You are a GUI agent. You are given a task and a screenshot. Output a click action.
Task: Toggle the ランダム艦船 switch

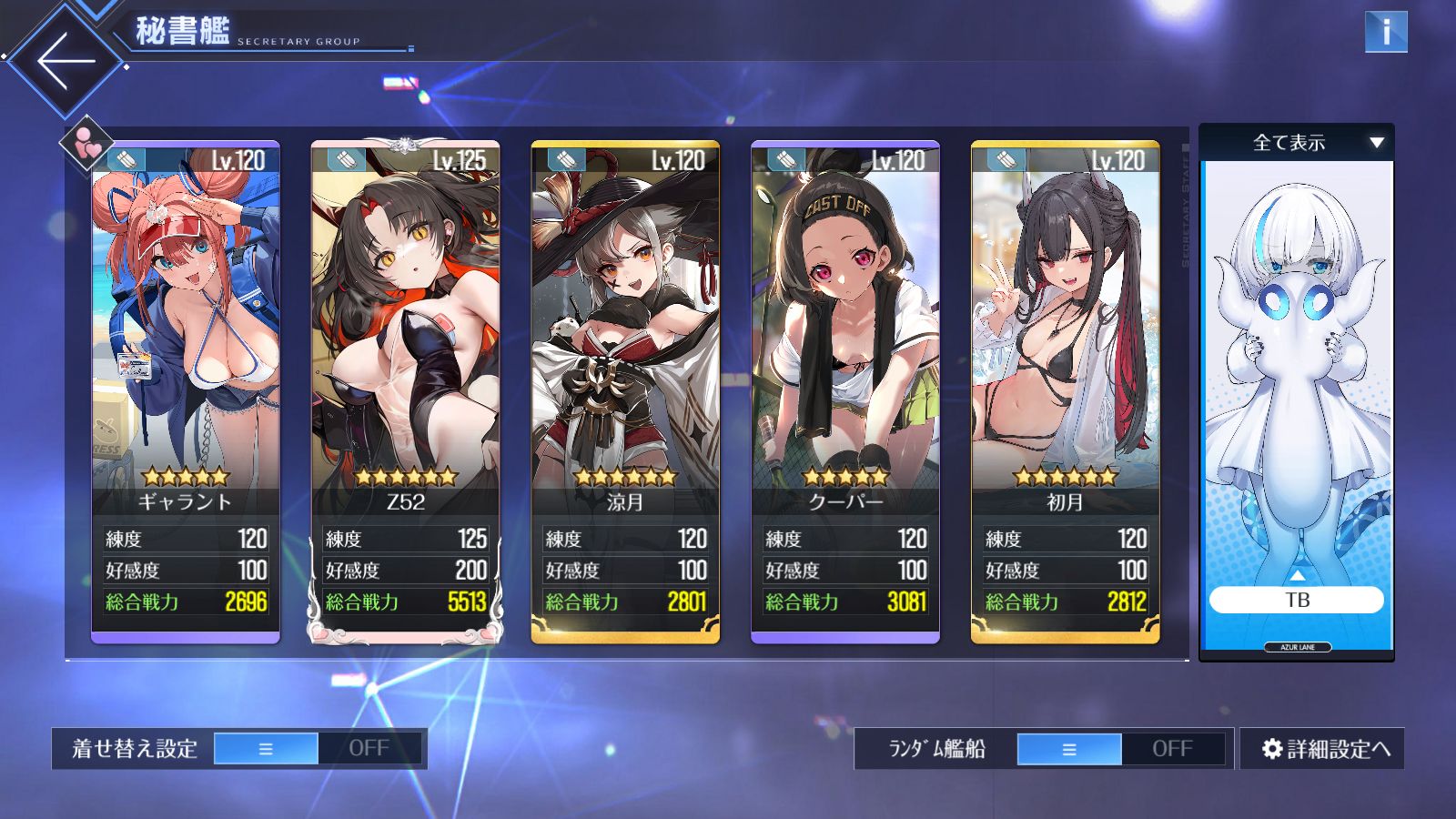(x=1121, y=749)
